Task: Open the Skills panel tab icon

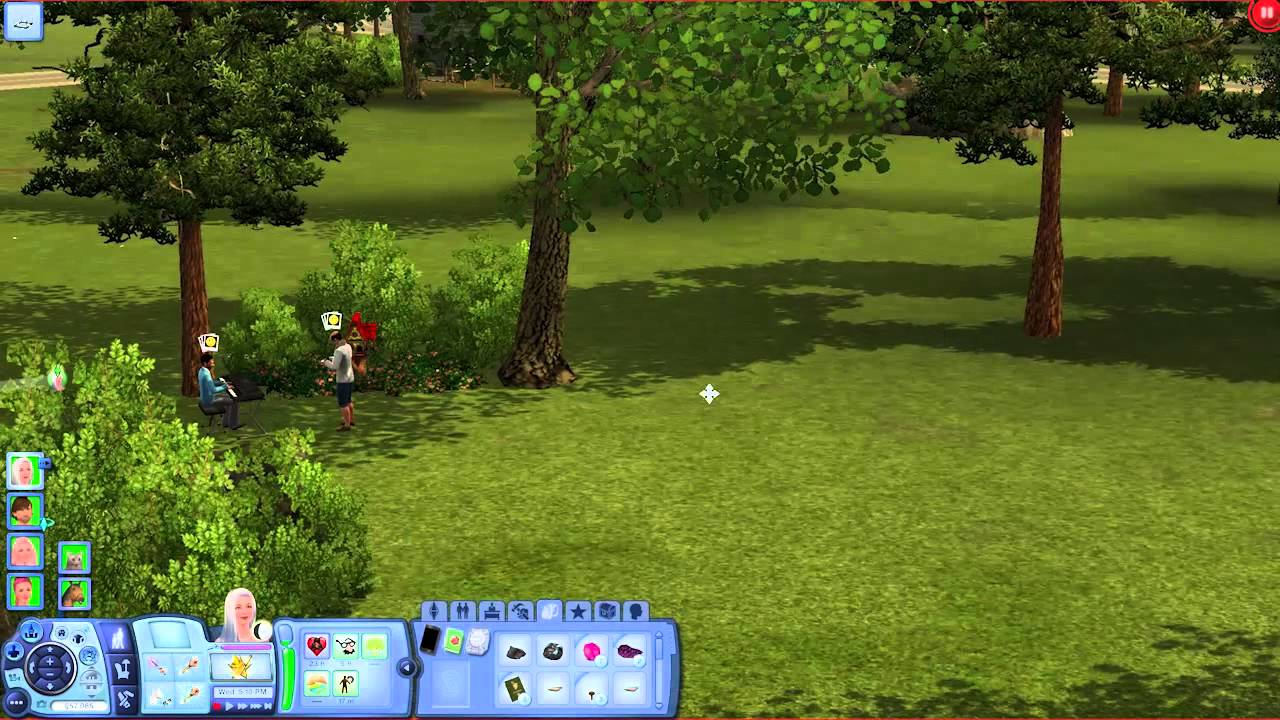Action: click(520, 610)
